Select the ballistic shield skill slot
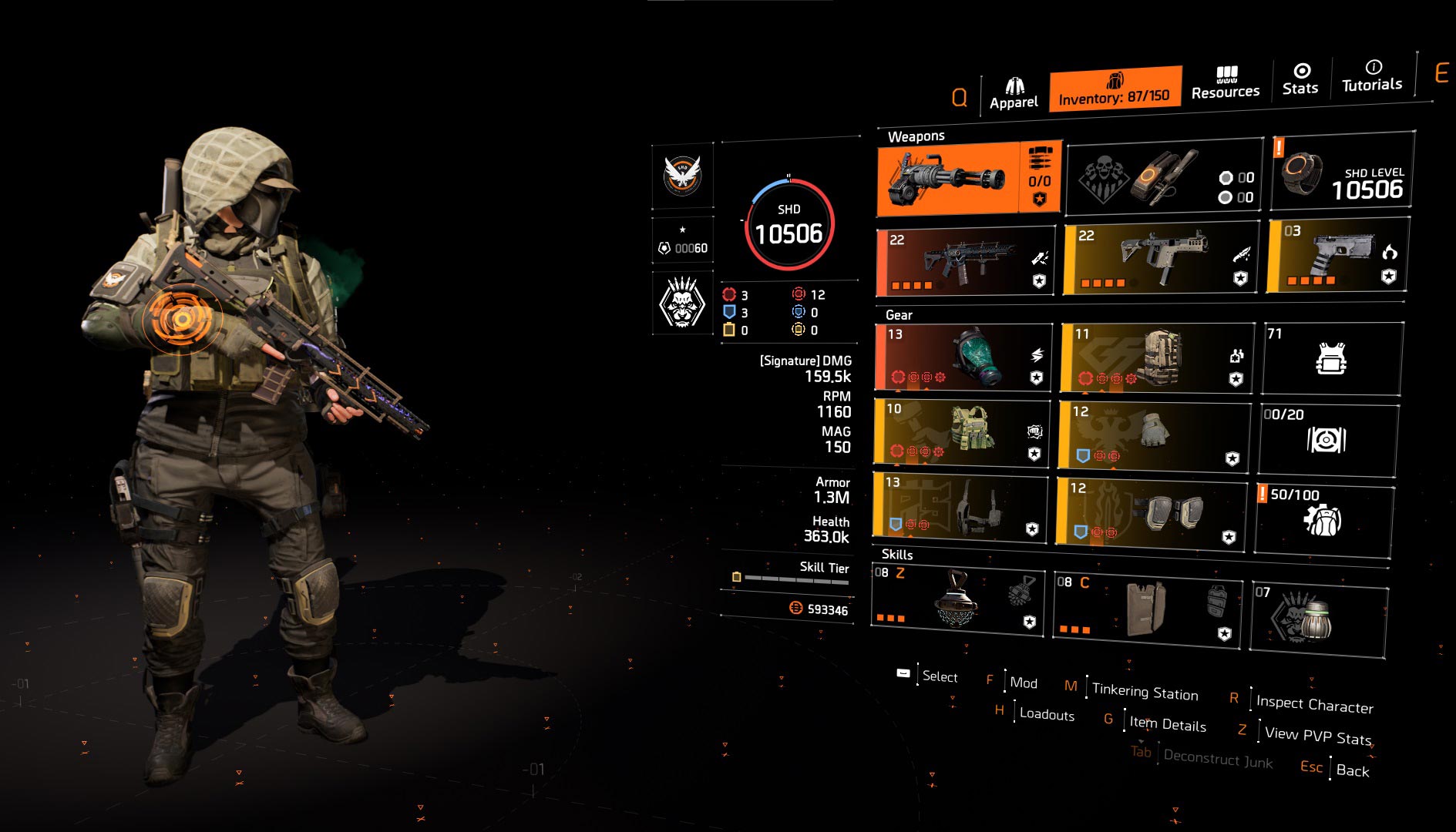This screenshot has height=832, width=1456. click(1147, 610)
